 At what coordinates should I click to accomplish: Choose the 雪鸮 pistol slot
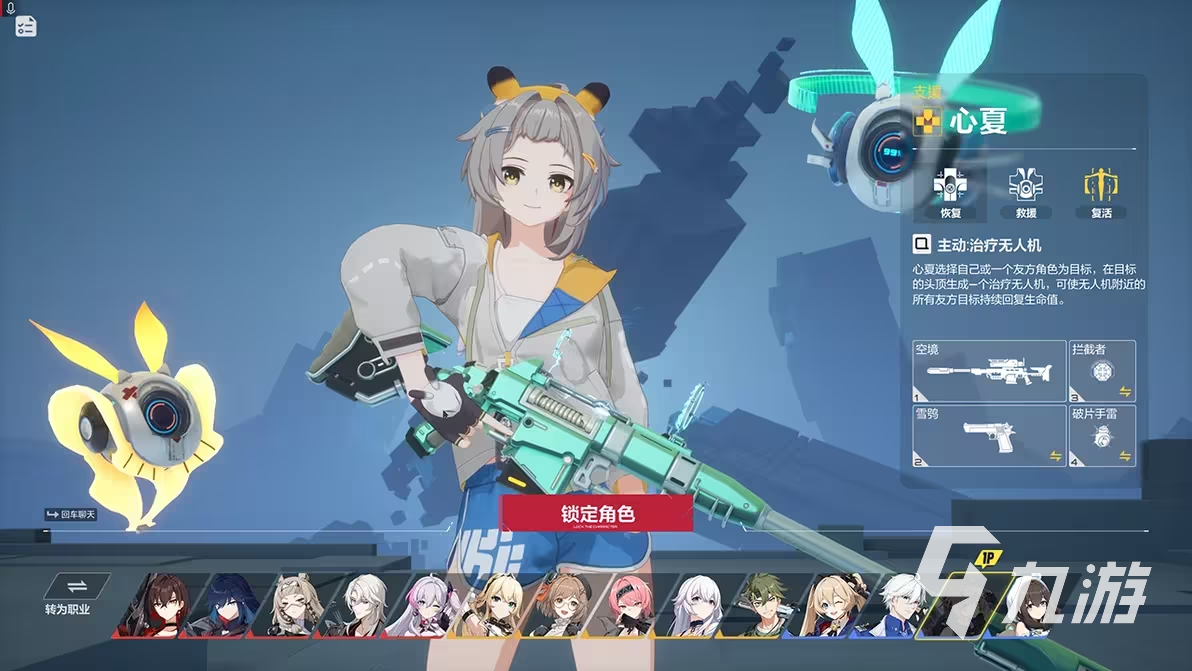pos(989,435)
